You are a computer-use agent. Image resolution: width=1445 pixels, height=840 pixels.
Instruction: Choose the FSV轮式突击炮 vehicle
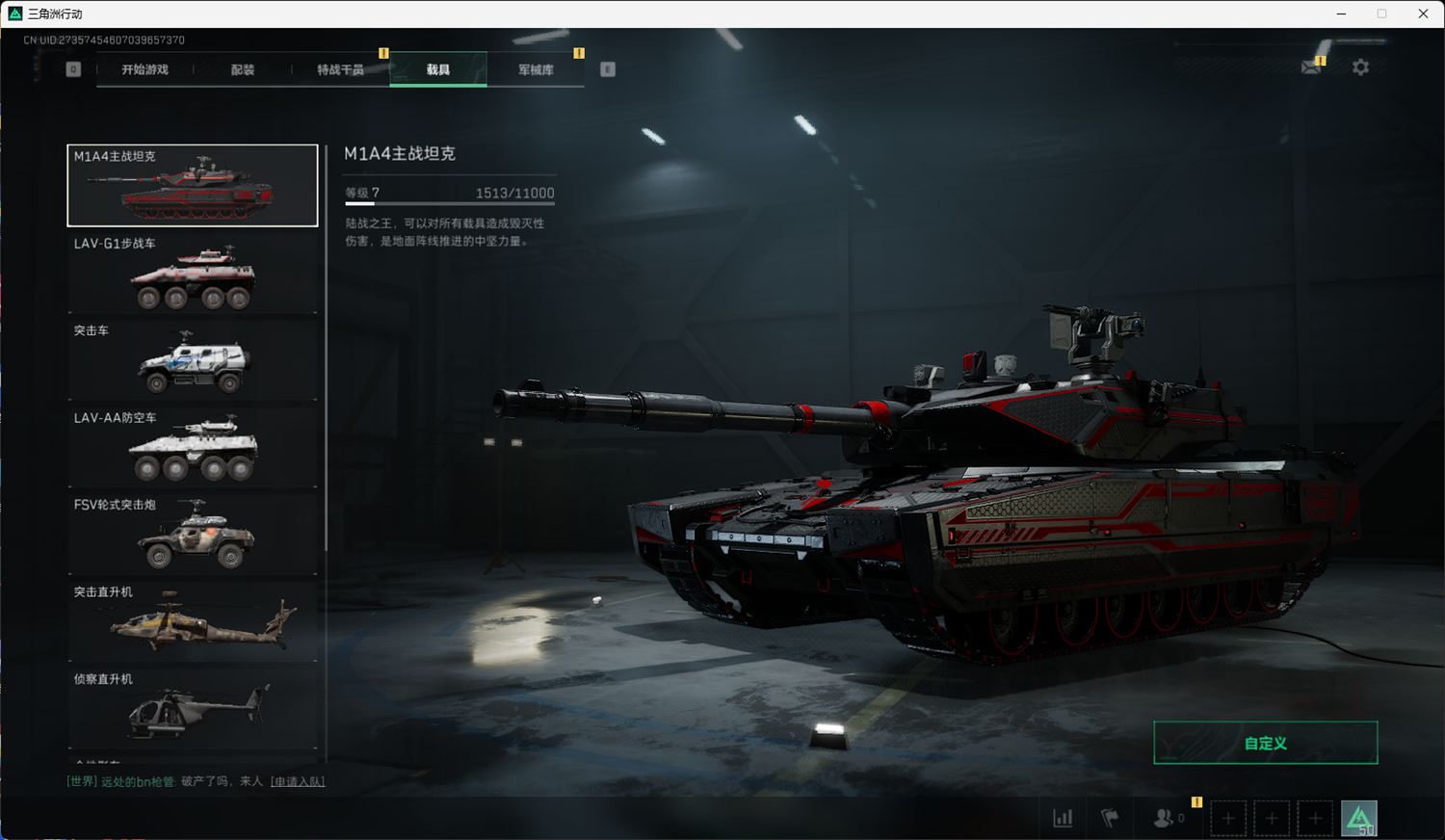click(193, 535)
